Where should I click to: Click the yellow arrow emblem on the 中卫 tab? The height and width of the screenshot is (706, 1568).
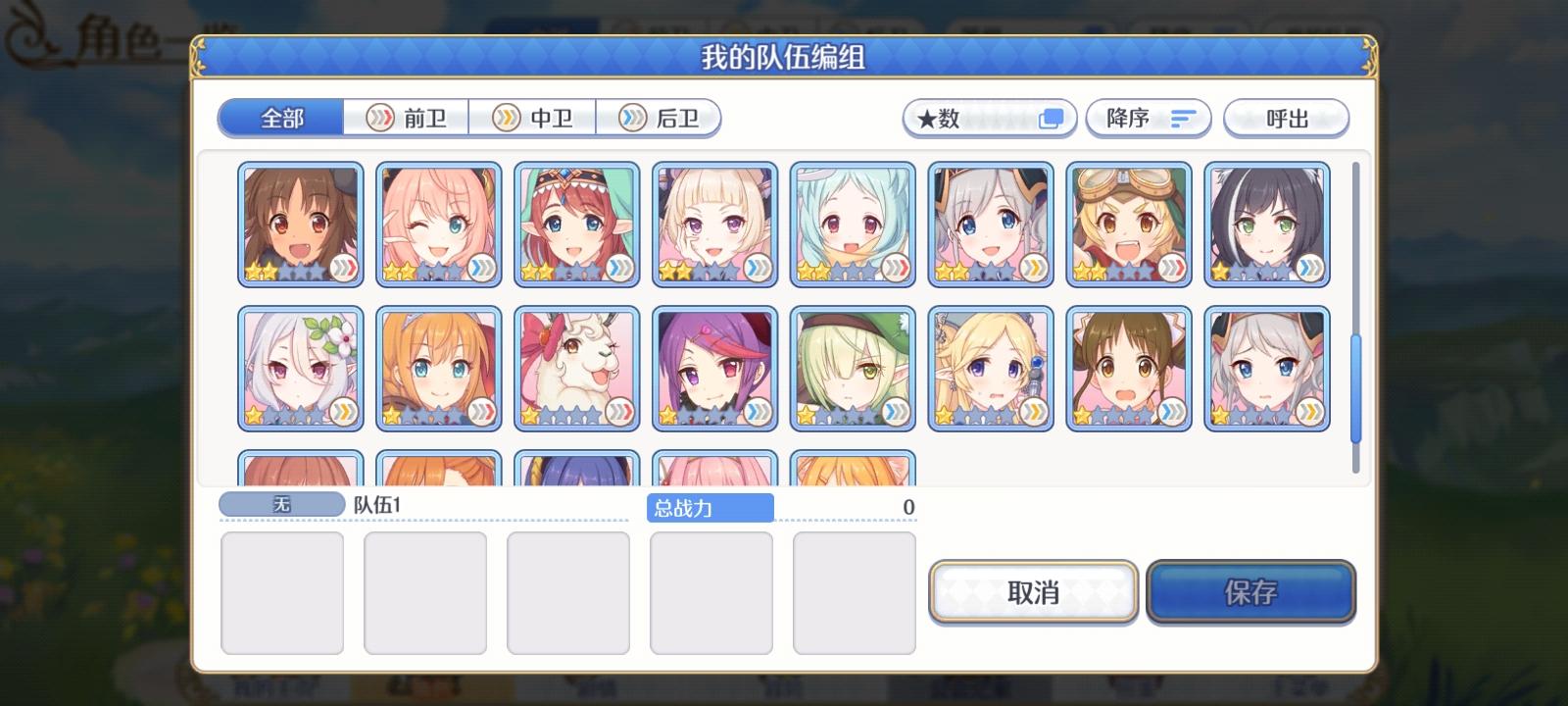pyautogui.click(x=508, y=117)
